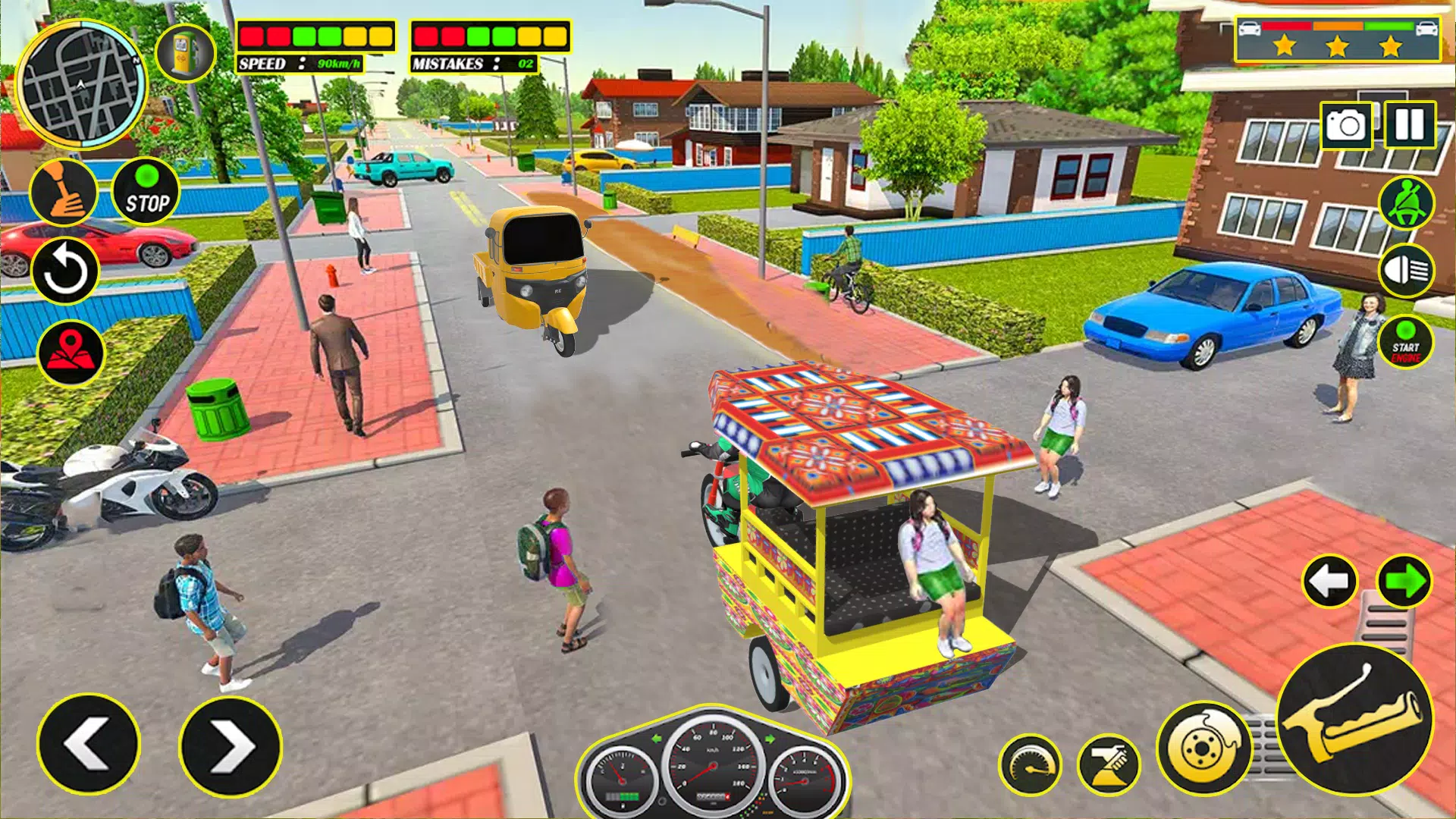Pause the game
Image resolution: width=1456 pixels, height=819 pixels.
[1410, 124]
